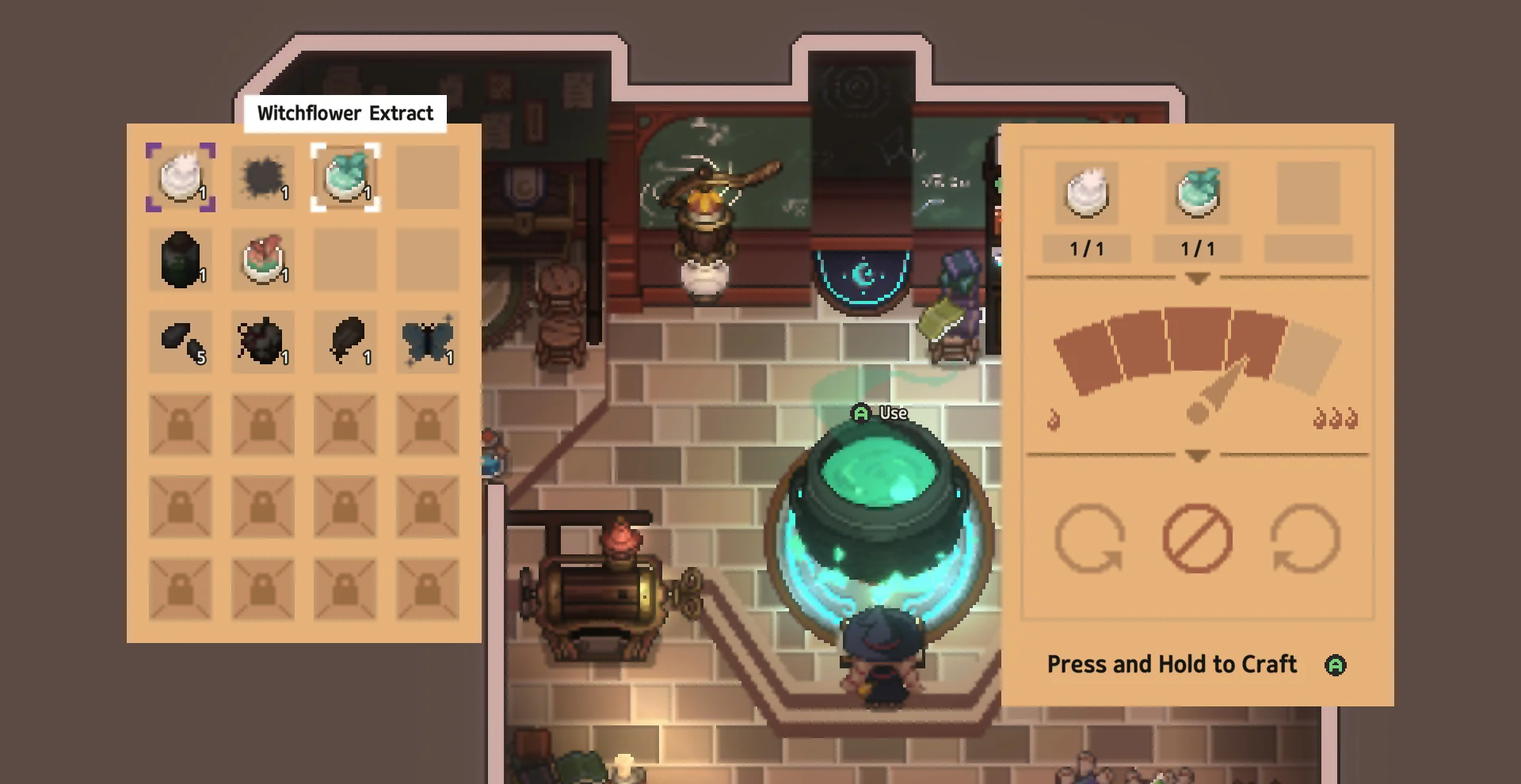Select the no-stir option

click(x=1197, y=539)
